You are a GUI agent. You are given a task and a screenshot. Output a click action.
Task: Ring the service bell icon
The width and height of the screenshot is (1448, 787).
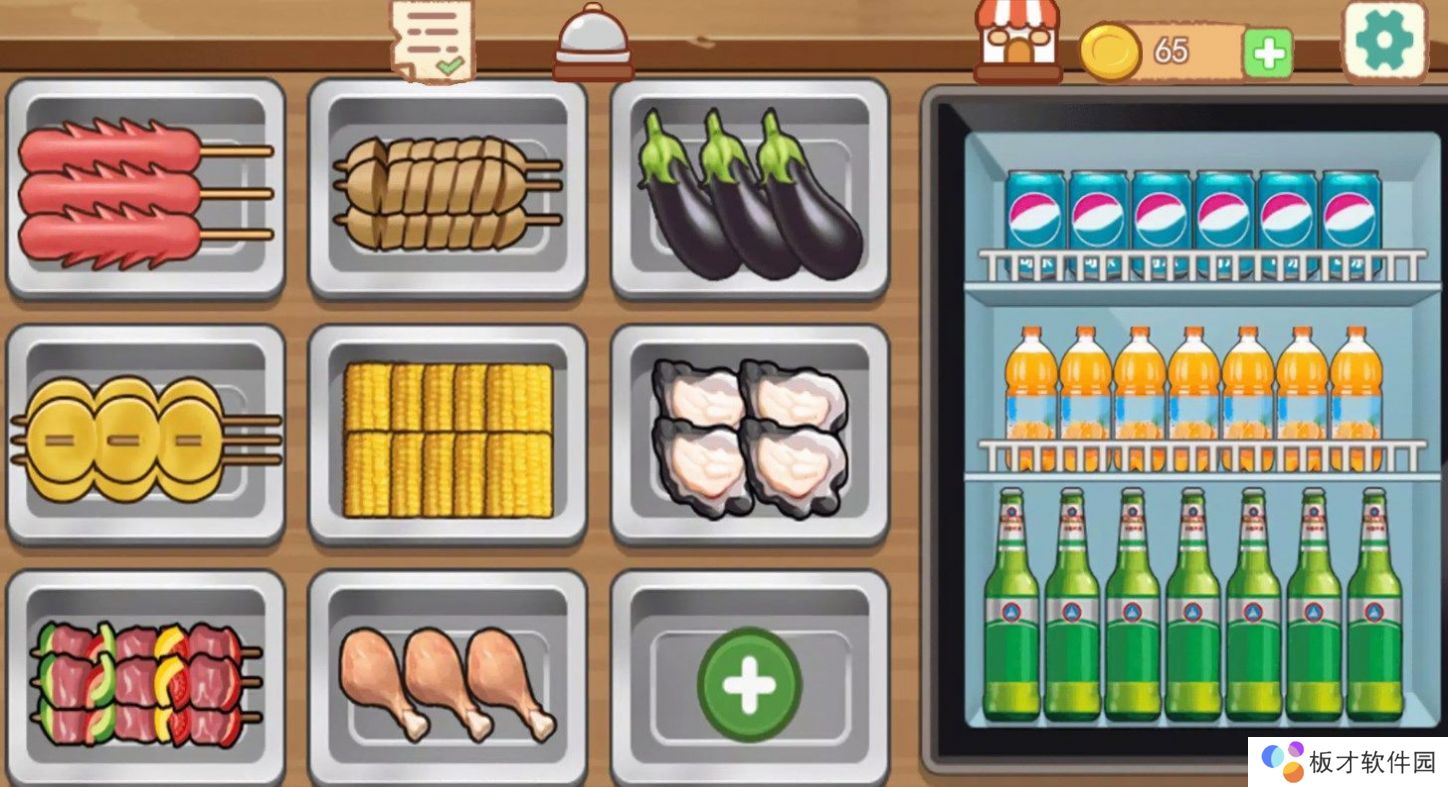(x=593, y=42)
